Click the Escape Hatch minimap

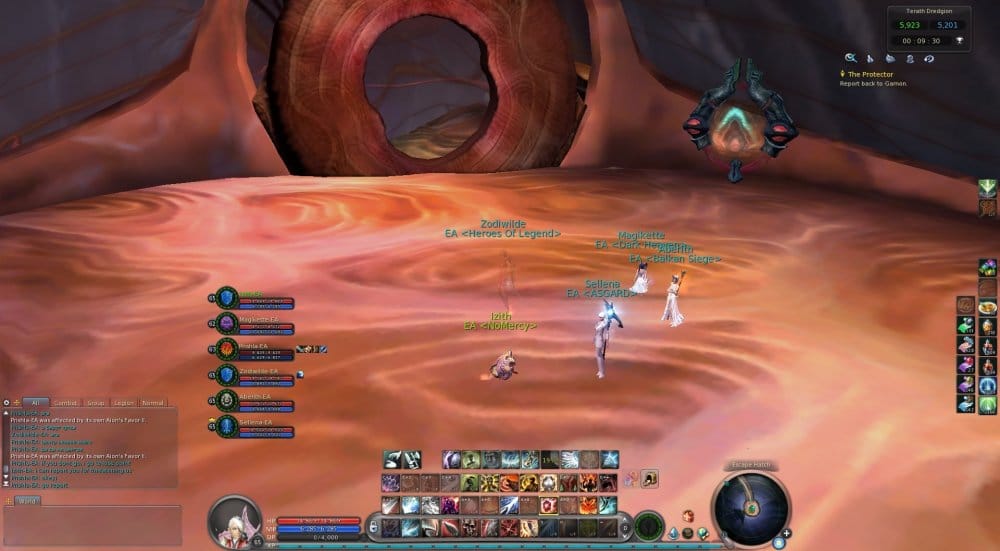(750, 507)
